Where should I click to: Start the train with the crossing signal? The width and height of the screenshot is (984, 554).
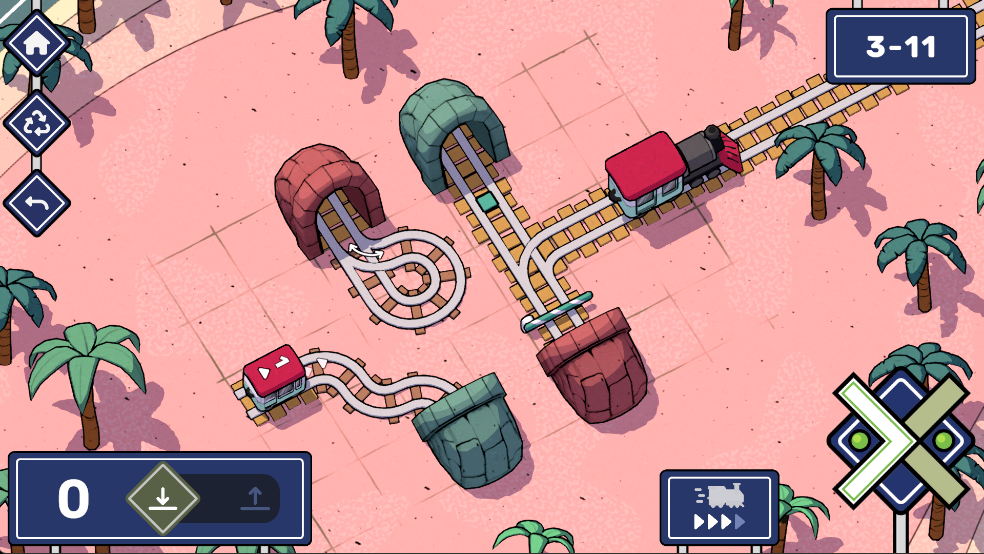(x=900, y=440)
